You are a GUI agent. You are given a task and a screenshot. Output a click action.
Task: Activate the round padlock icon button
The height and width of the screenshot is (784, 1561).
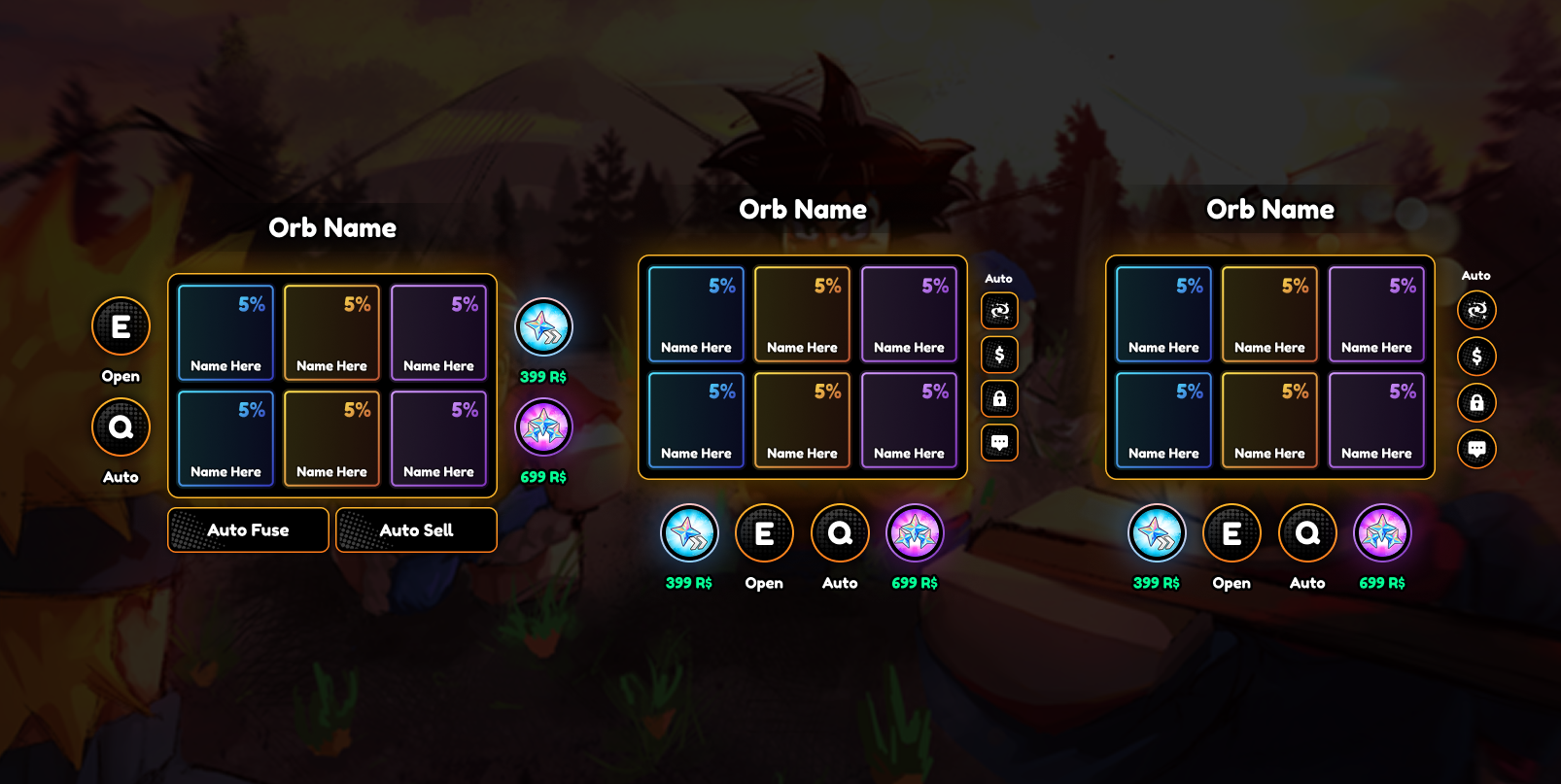(x=1476, y=402)
